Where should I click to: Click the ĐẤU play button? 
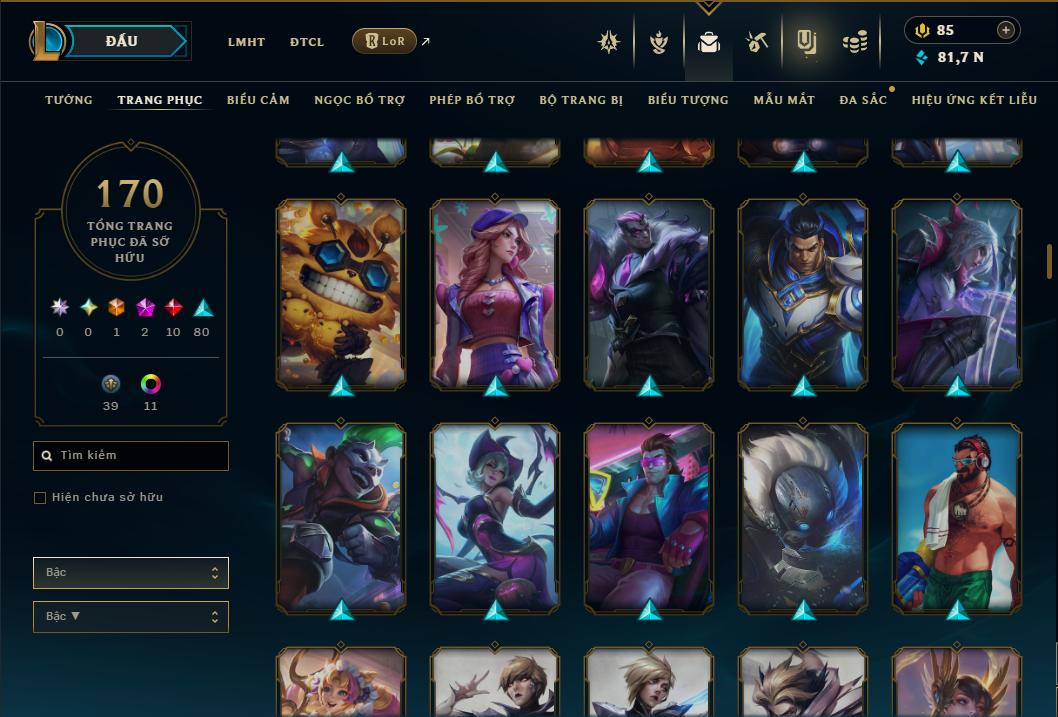tap(121, 41)
